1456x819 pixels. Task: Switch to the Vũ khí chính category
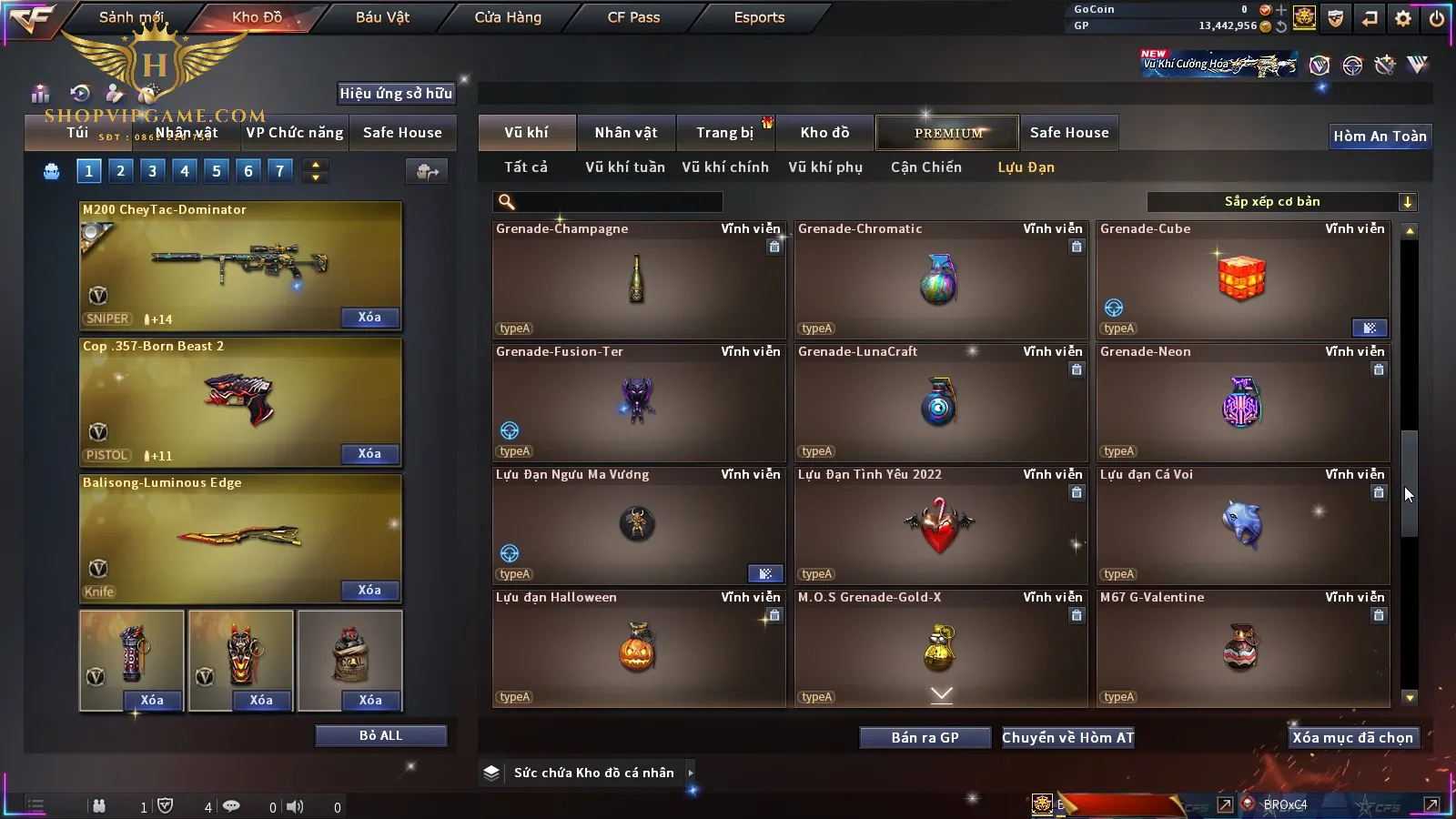pyautogui.click(x=725, y=167)
